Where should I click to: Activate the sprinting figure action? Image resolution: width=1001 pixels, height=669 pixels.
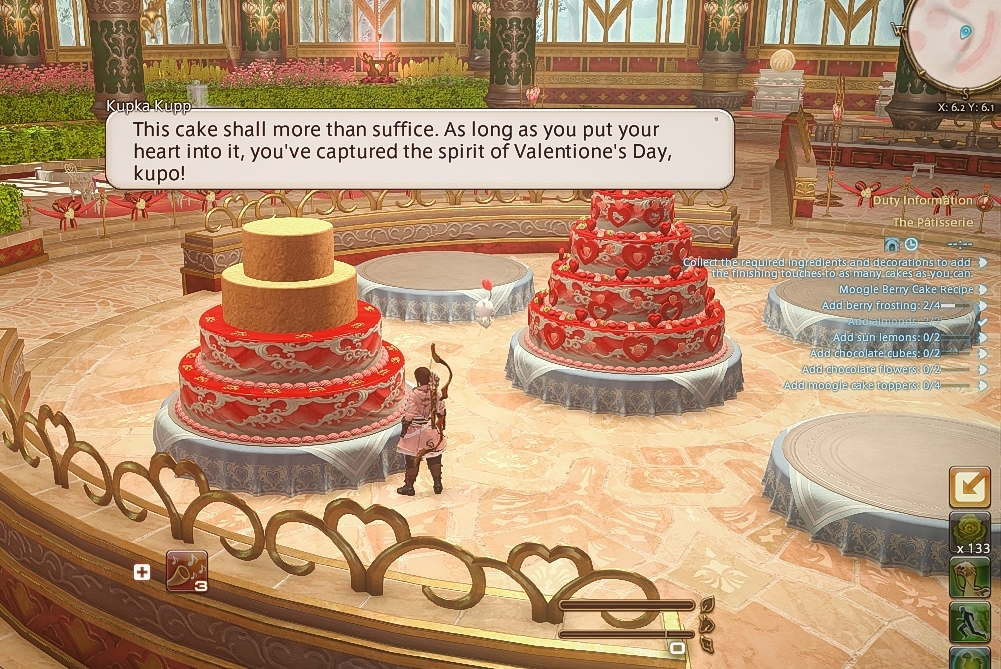click(x=968, y=622)
